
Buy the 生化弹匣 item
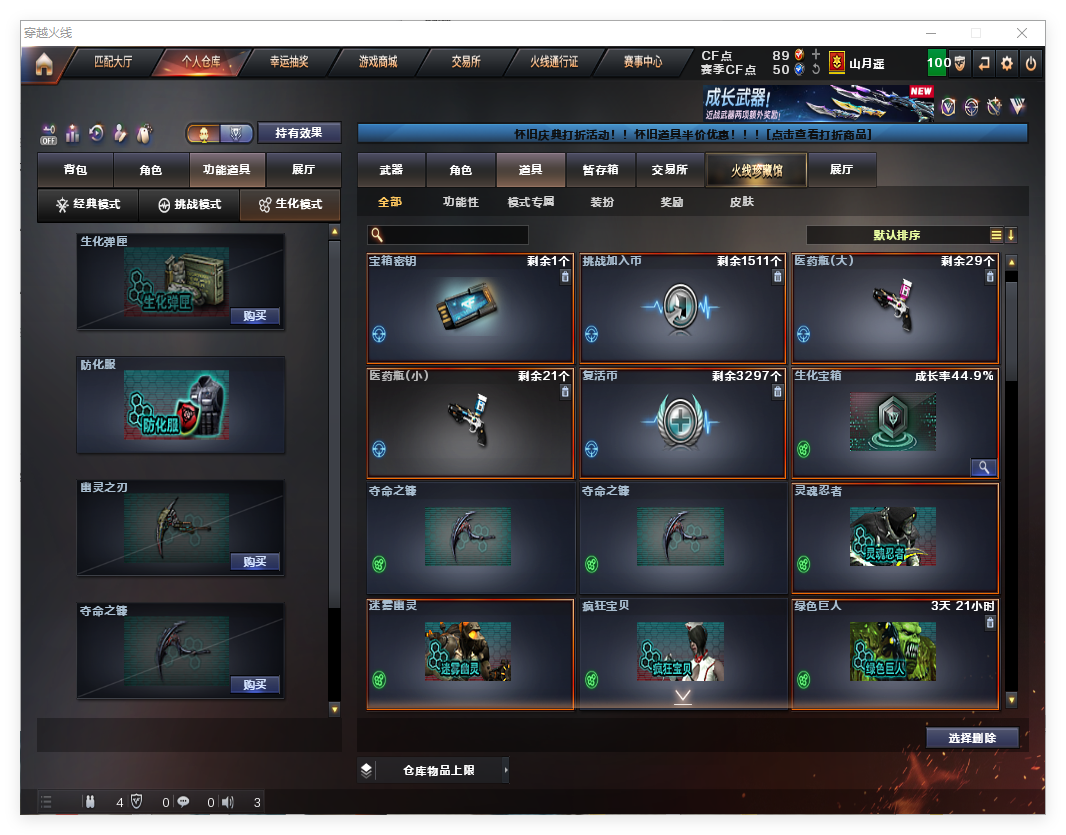pyautogui.click(x=254, y=316)
